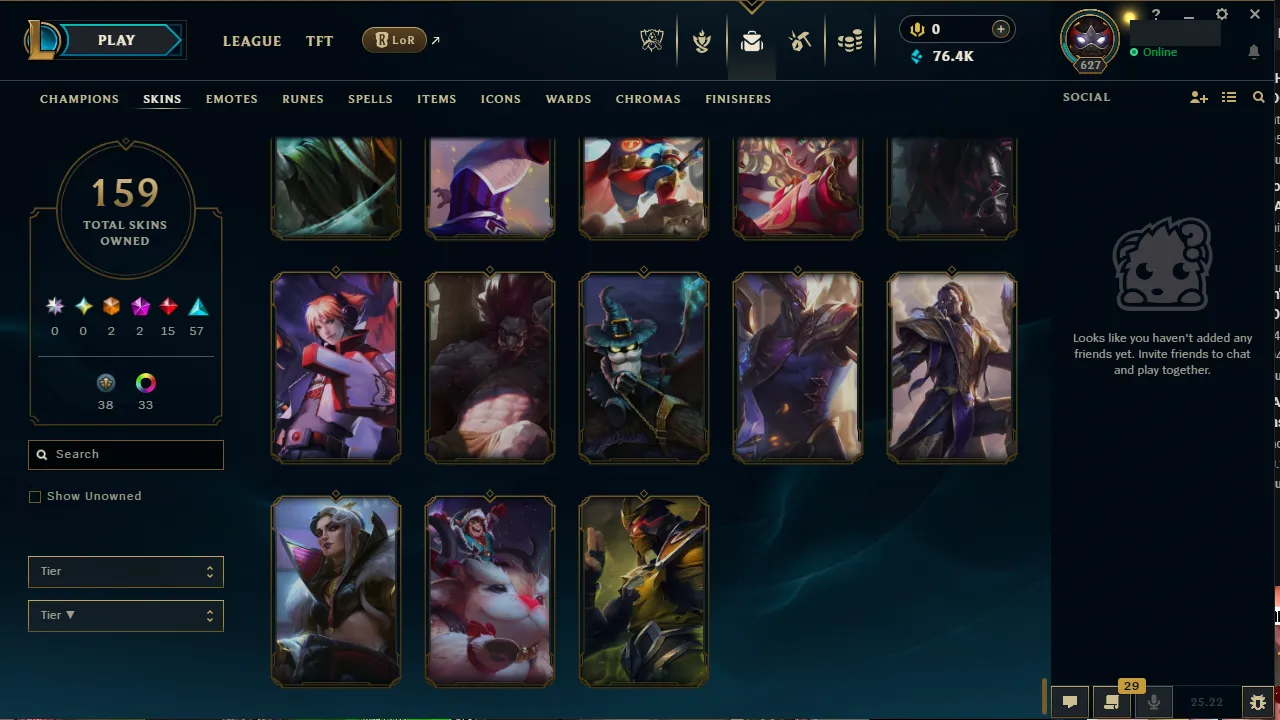Image resolution: width=1280 pixels, height=720 pixels.
Task: Click the Esports Worlds trophy icon
Action: click(x=651, y=41)
